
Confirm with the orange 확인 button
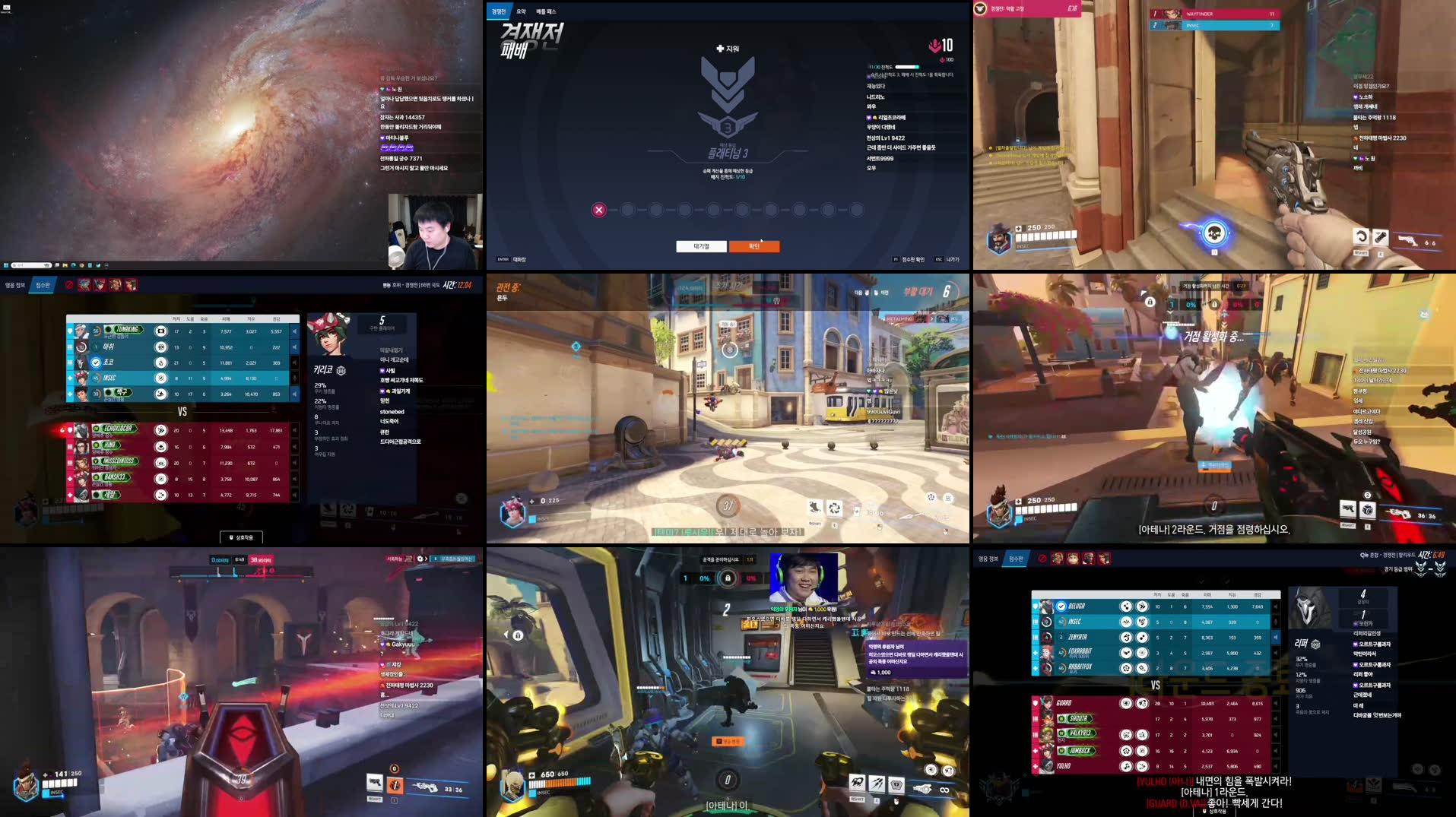coord(753,246)
